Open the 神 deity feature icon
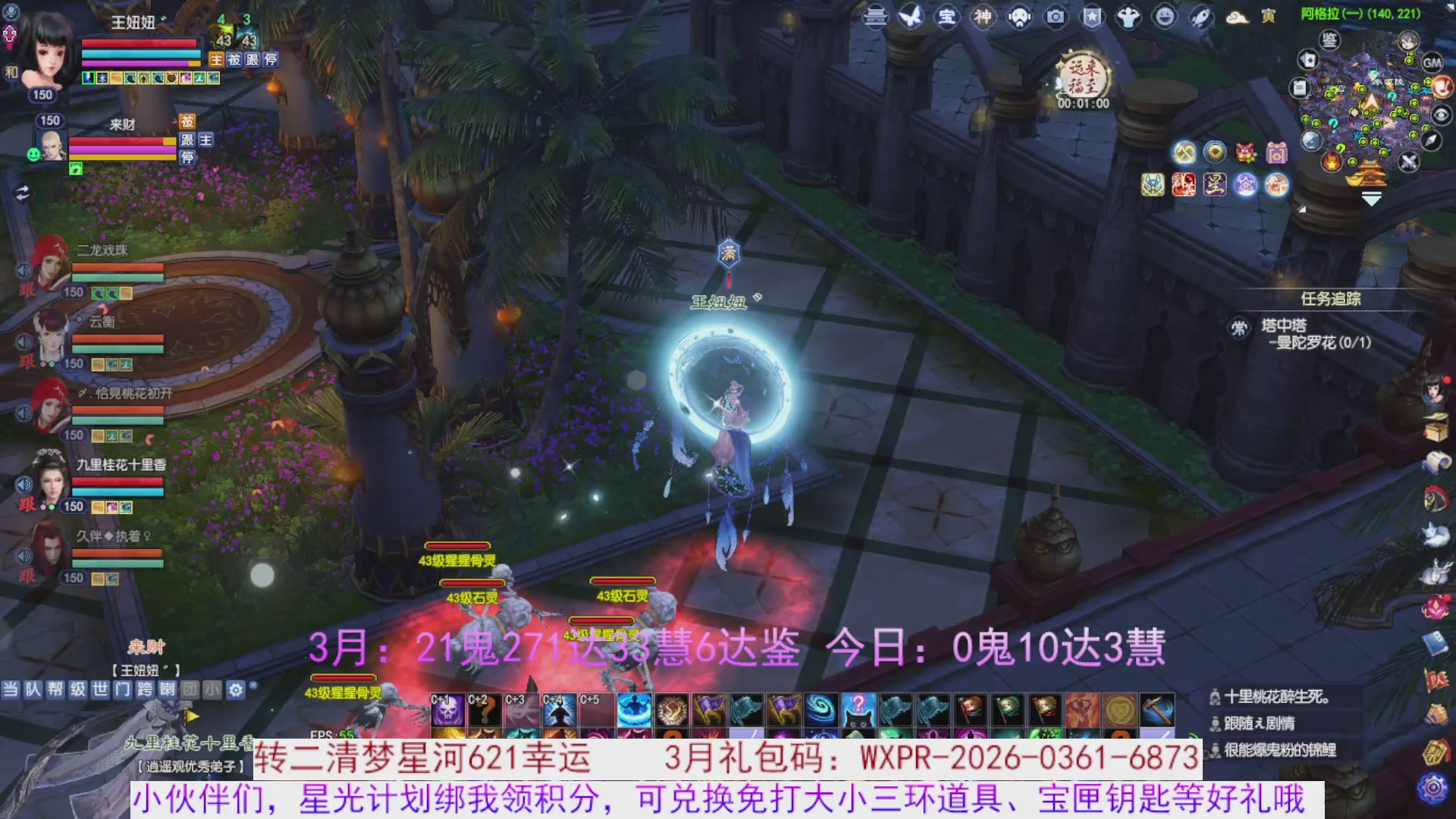The height and width of the screenshot is (819, 1456). point(982,17)
